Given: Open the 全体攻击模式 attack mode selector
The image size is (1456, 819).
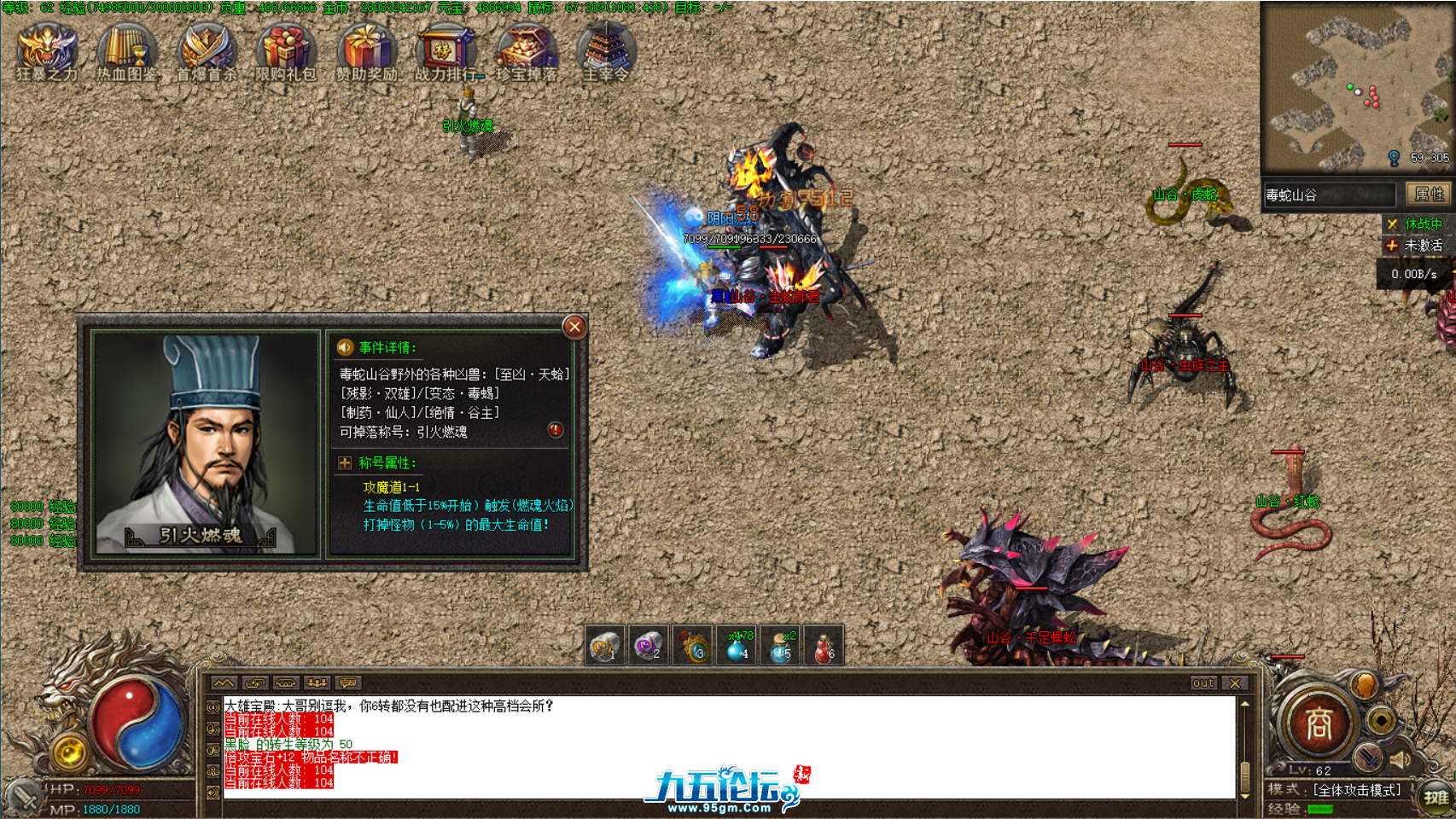Looking at the screenshot, I should pyautogui.click(x=1354, y=790).
